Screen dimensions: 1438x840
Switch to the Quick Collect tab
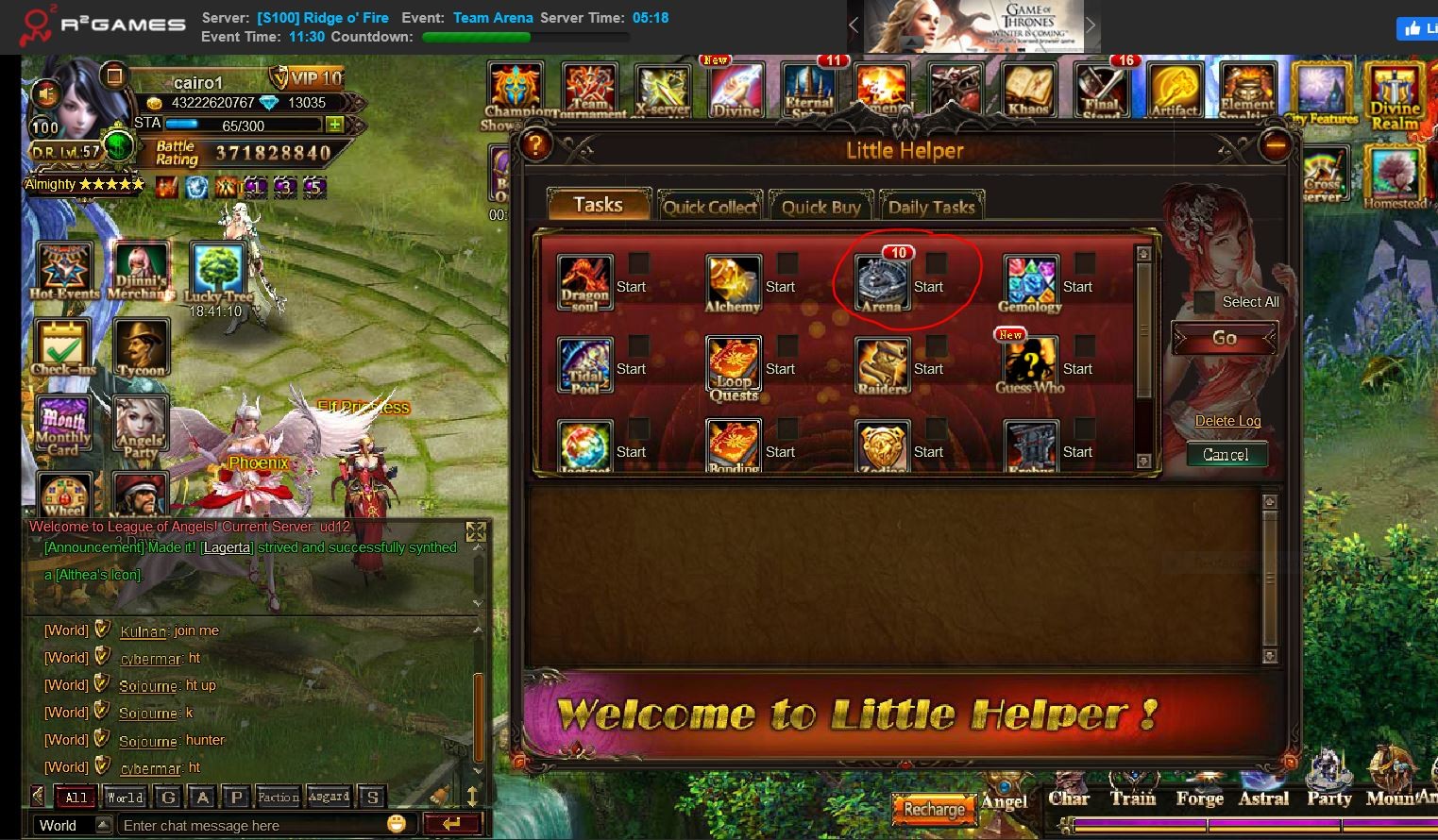[710, 207]
